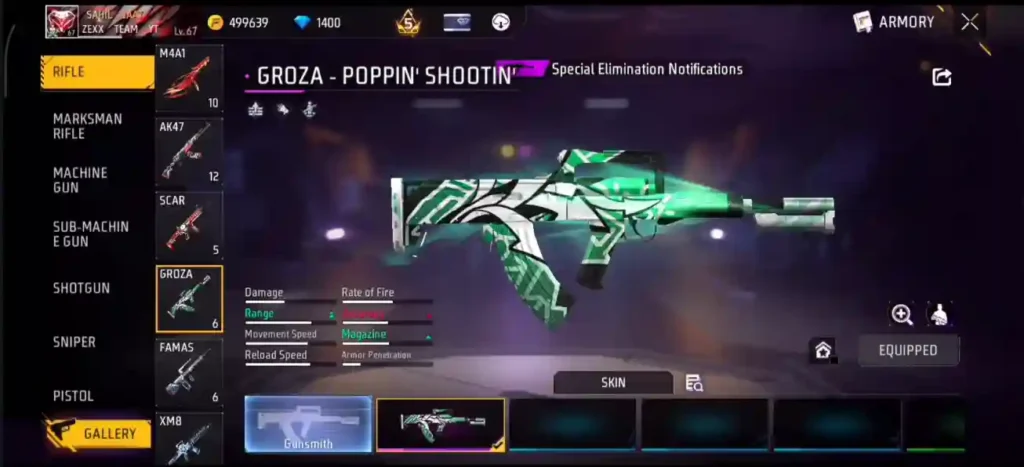Screen dimensions: 1024x467
Task: Zoom in with the magnifier icon
Action: point(902,315)
